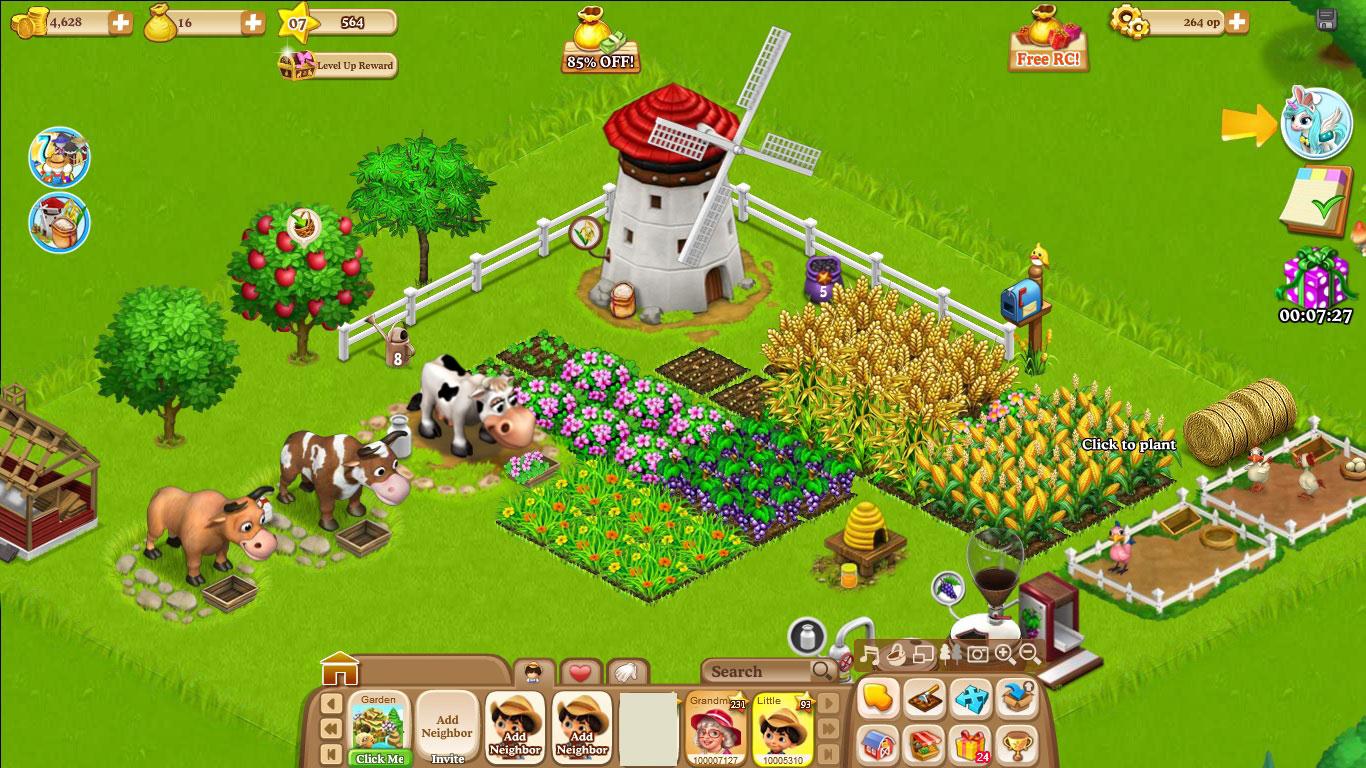Hide trees using the tree visibility toggle
This screenshot has width=1366, height=768.
pyautogui.click(x=949, y=653)
